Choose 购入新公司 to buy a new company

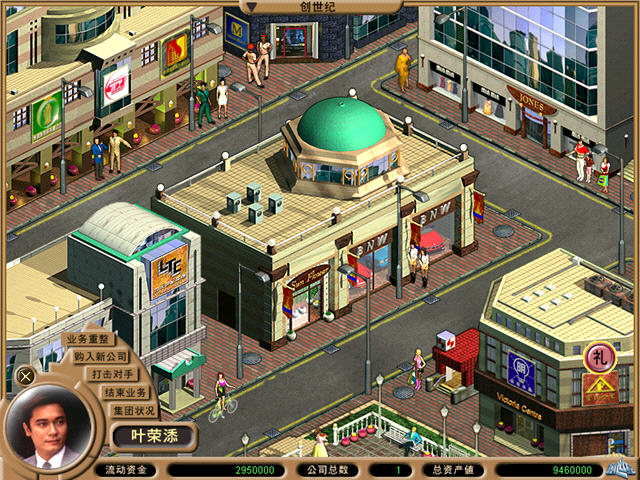pos(101,356)
